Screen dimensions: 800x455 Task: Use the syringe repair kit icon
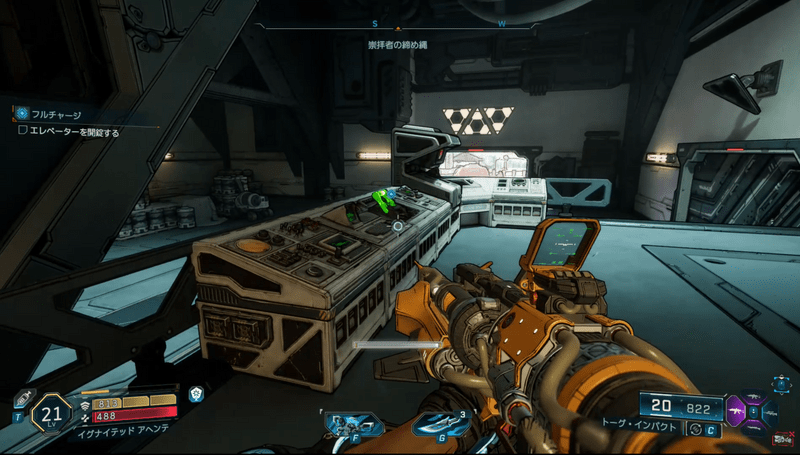tap(24, 398)
